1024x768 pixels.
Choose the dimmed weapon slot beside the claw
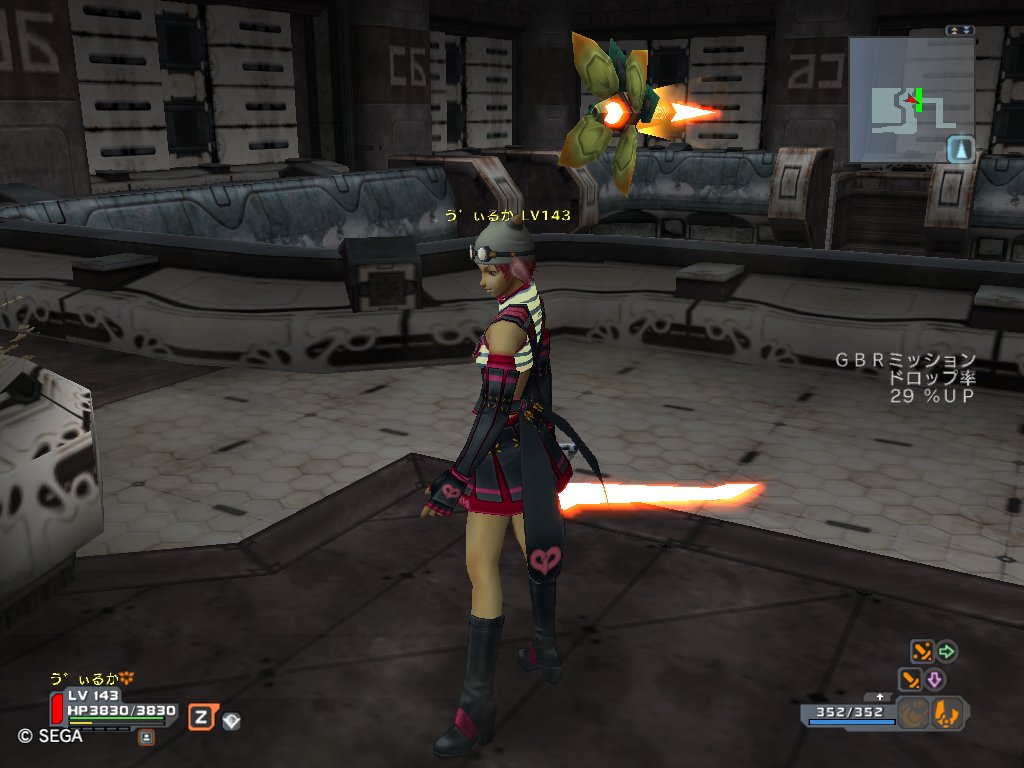(x=912, y=713)
